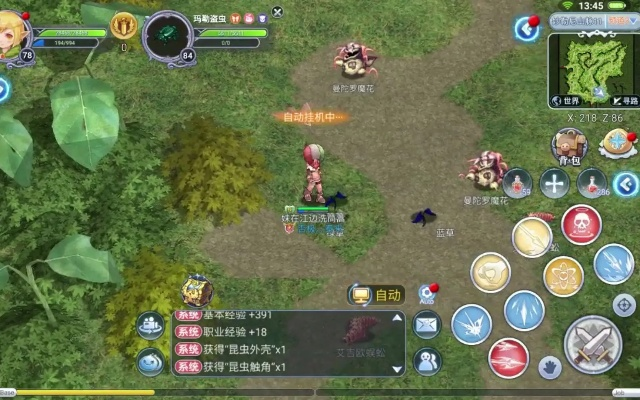
Task: Tap the pathfinding (寻路) button
Action: [624, 100]
